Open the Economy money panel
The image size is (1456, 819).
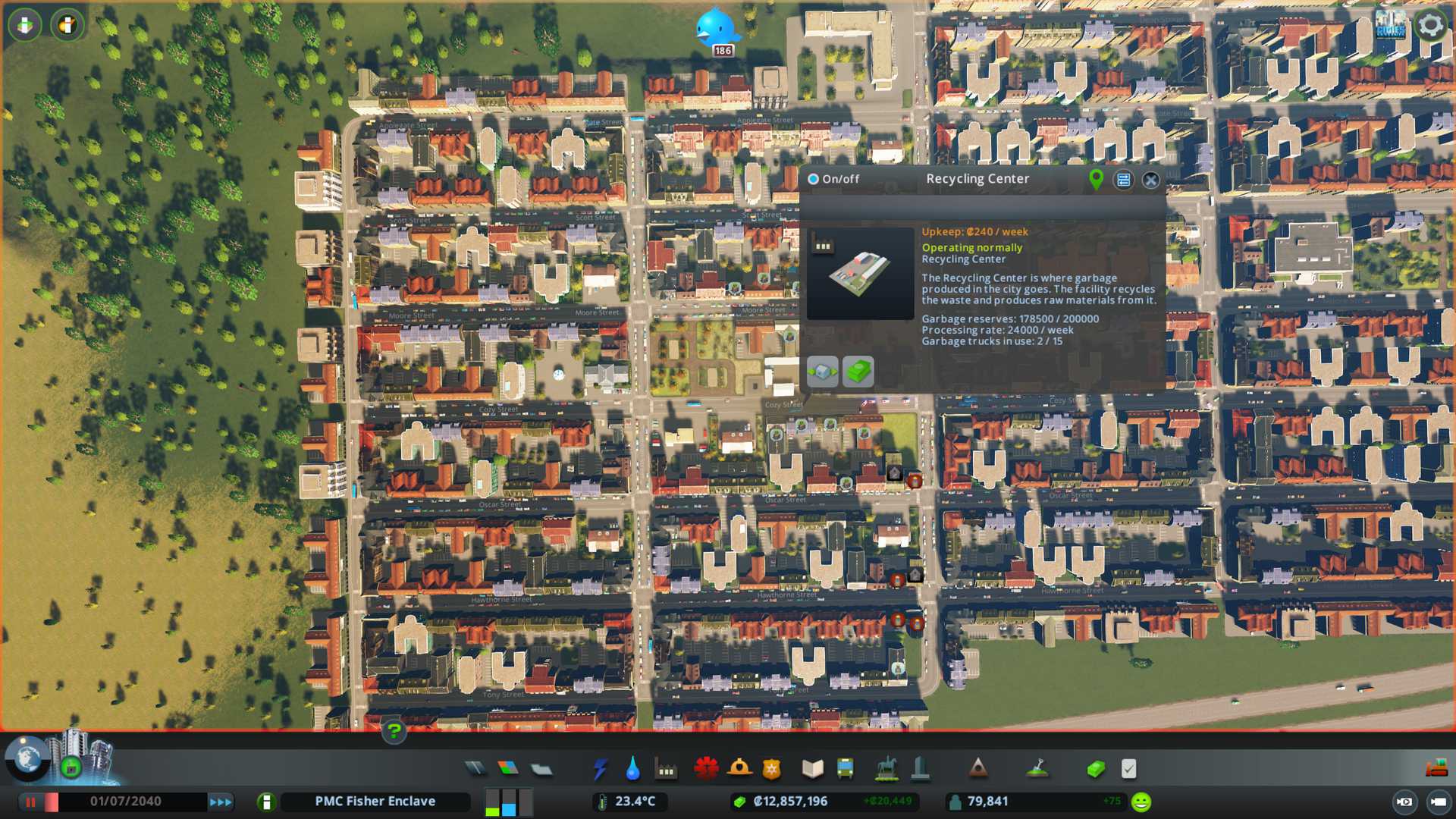click(1095, 769)
